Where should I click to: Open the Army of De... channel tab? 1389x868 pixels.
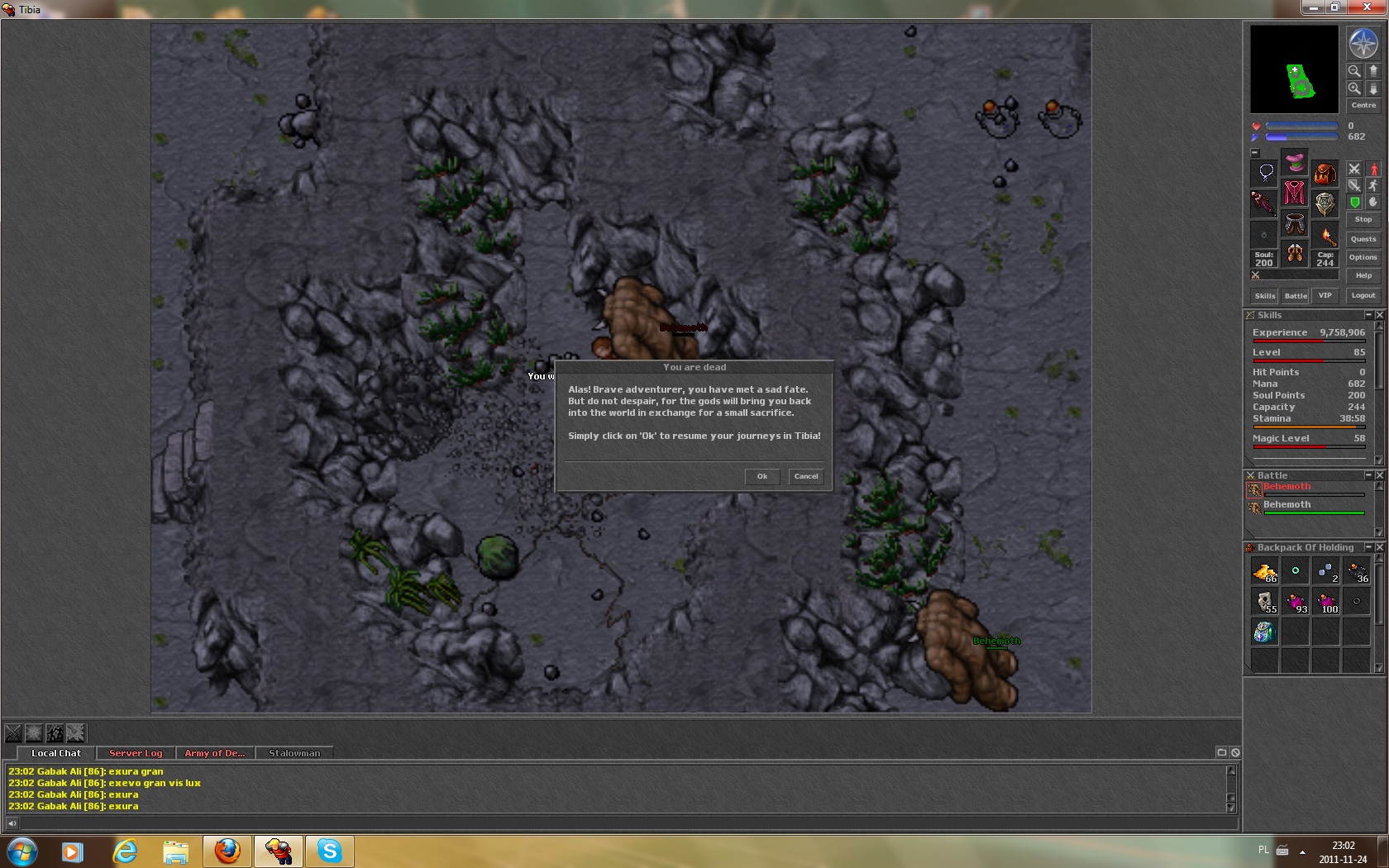[214, 753]
